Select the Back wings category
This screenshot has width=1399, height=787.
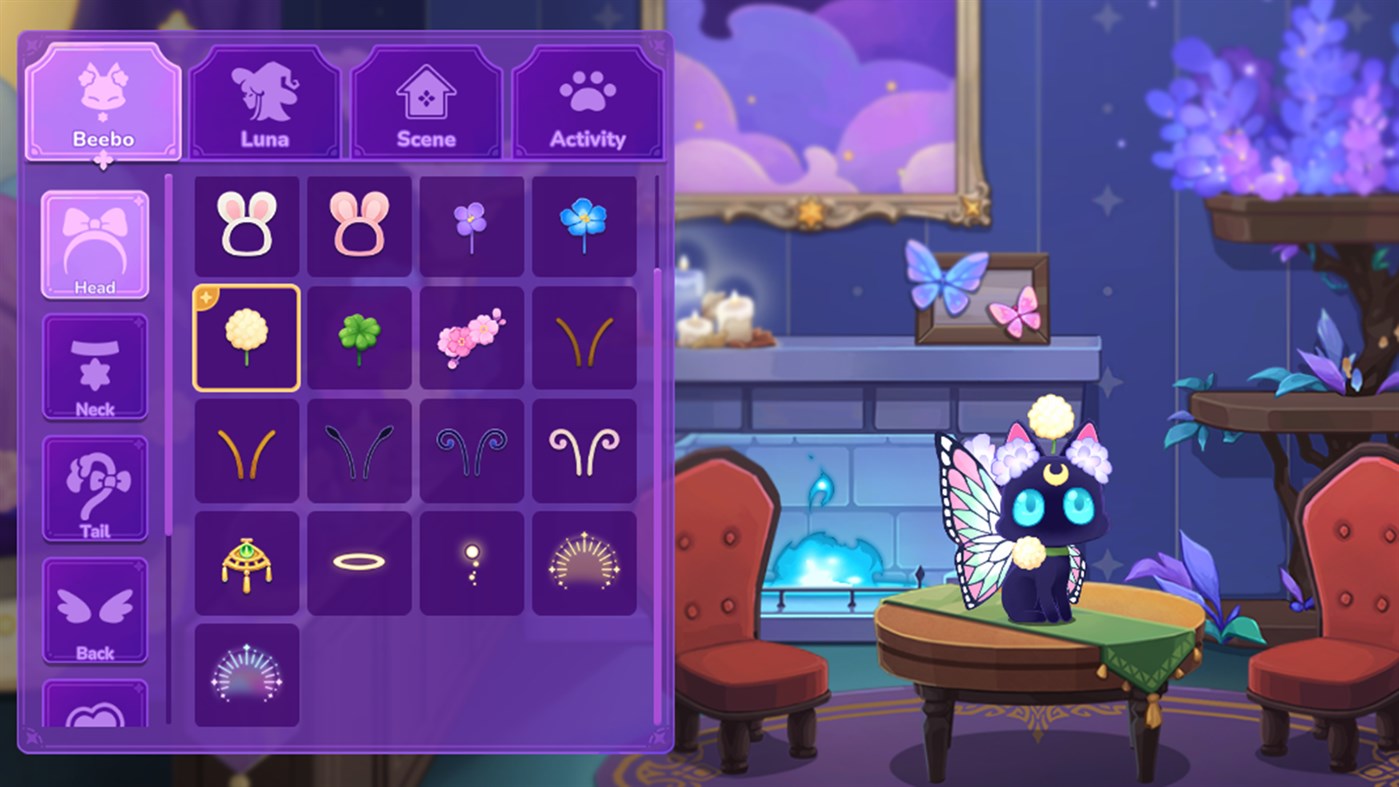point(95,612)
